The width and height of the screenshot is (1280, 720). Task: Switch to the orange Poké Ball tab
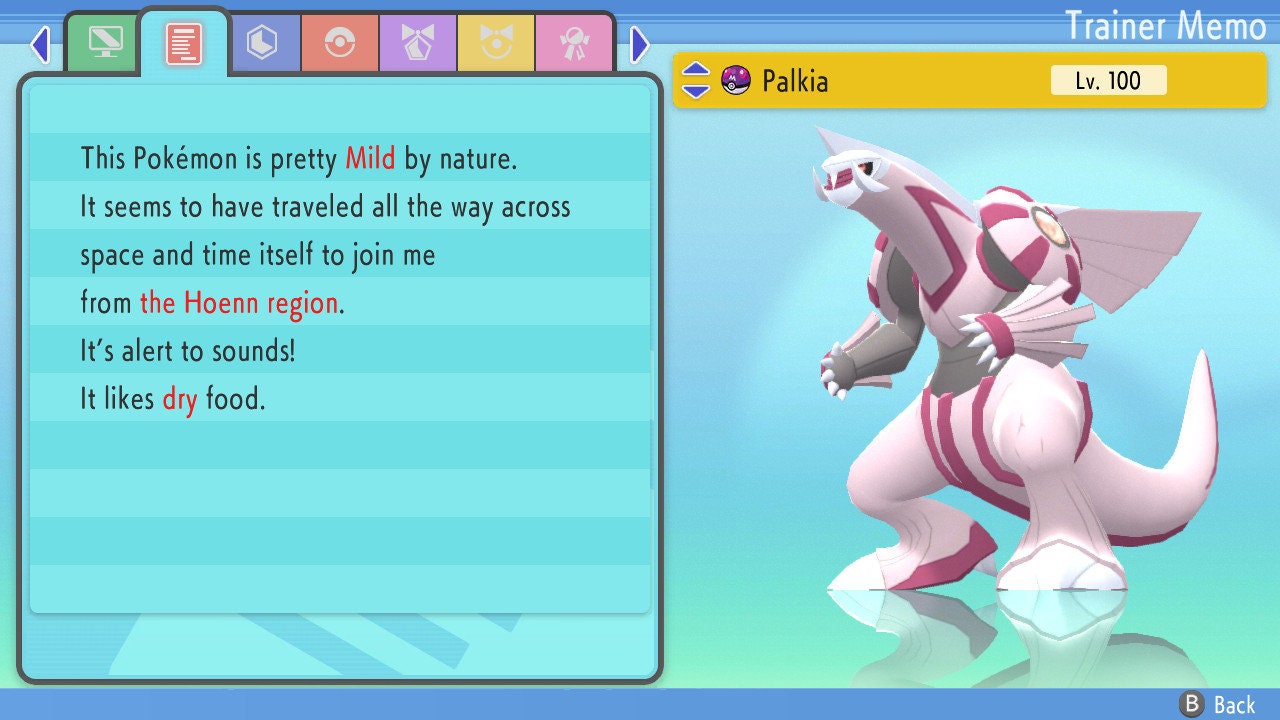(340, 42)
